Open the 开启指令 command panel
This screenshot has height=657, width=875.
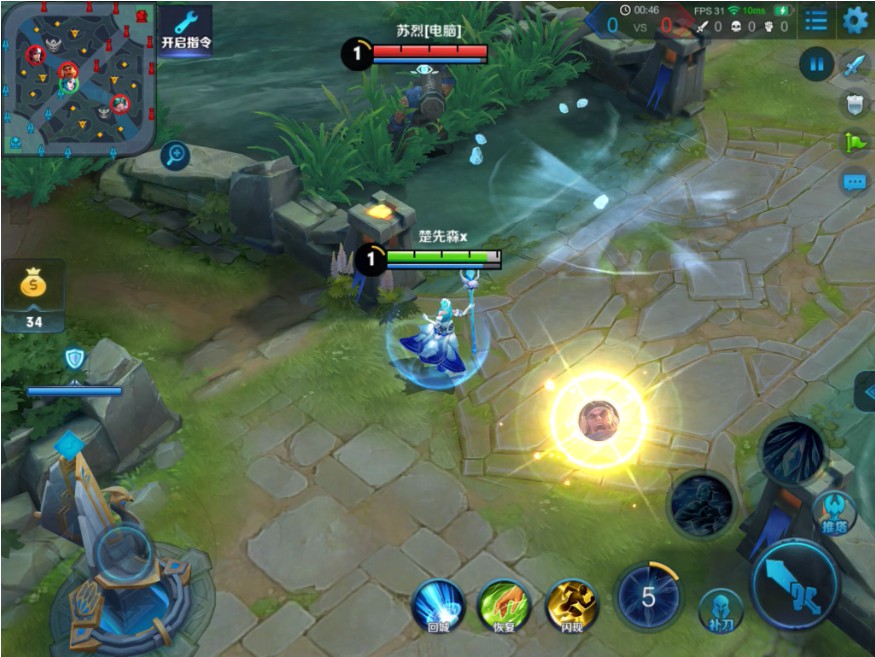pyautogui.click(x=186, y=29)
